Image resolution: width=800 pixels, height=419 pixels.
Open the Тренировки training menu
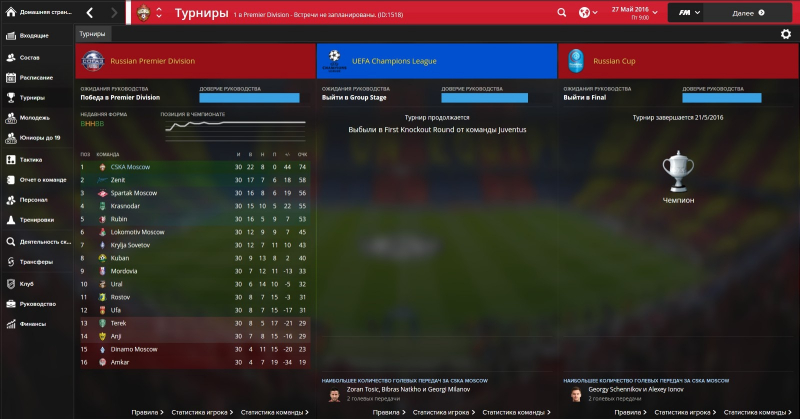37,220
